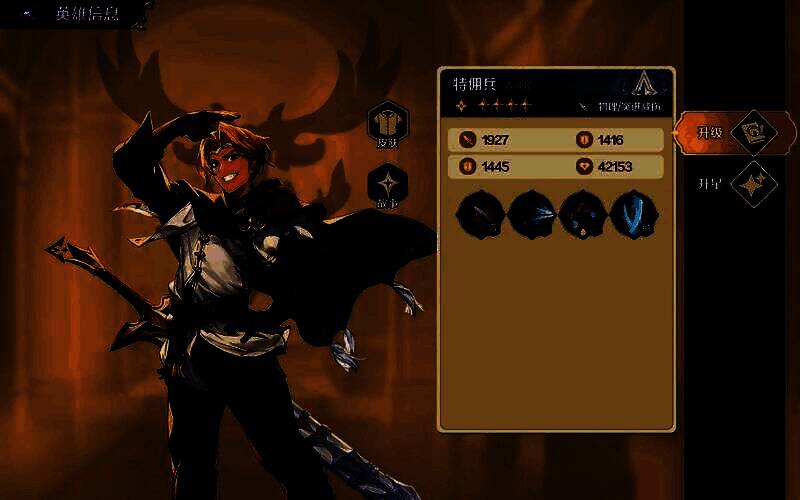Select the blue crescent skill icon
This screenshot has height=500, width=800.
pyautogui.click(x=631, y=213)
